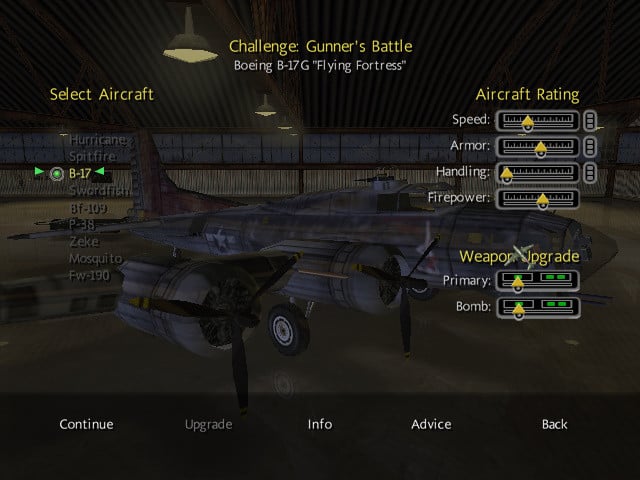Viewport: 640px width, 480px height.
Task: Show aircraft Info
Action: pos(320,424)
